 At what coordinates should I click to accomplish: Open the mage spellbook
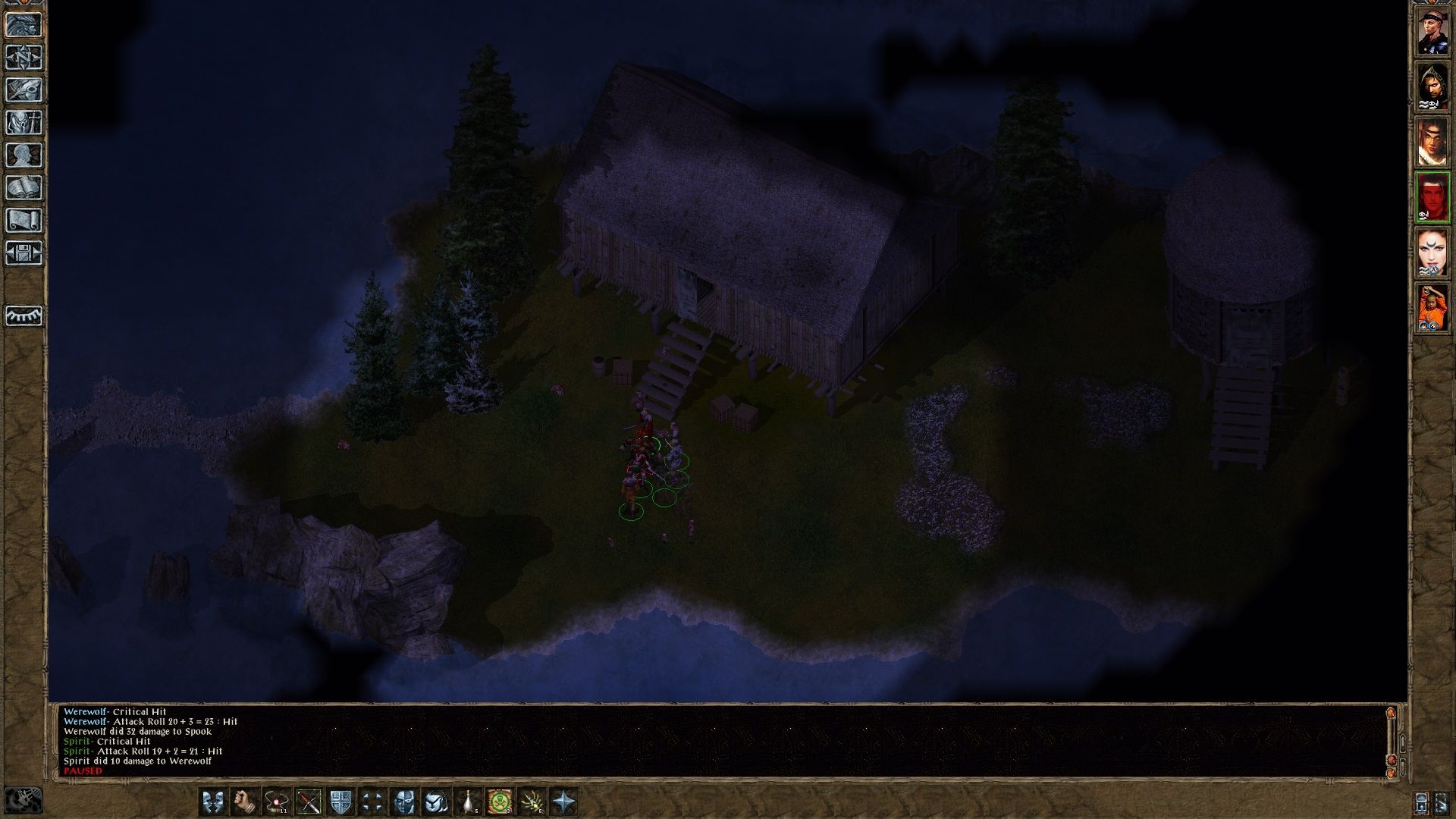coord(24,188)
